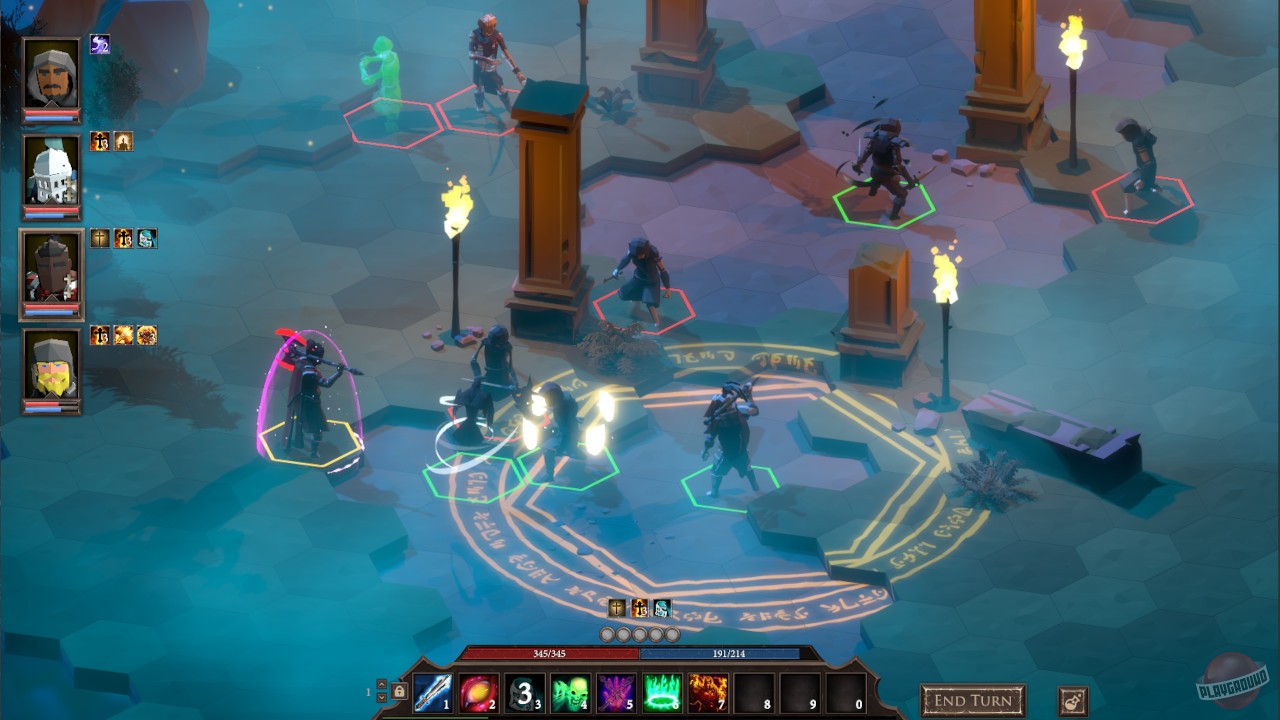
Task: Click the down arrow beside the hotbar number
Action: (381, 699)
